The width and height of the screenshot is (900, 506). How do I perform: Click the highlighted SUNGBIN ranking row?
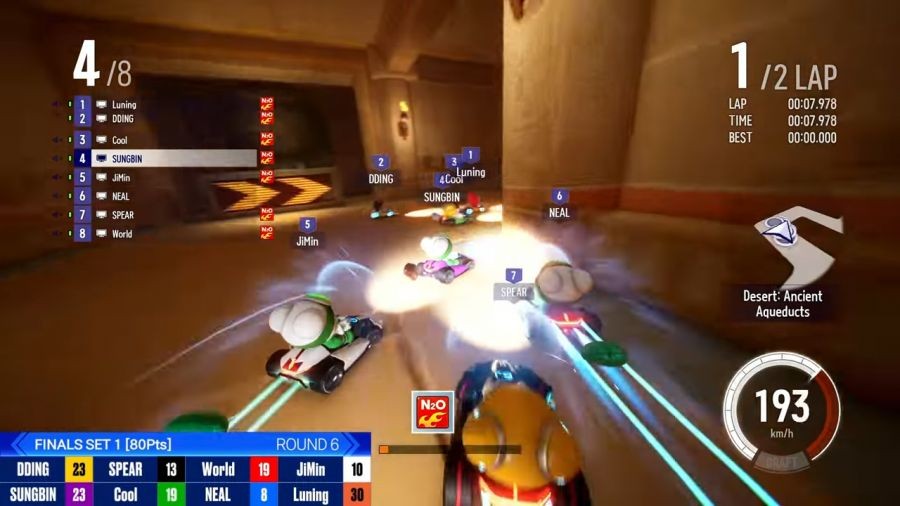point(172,158)
